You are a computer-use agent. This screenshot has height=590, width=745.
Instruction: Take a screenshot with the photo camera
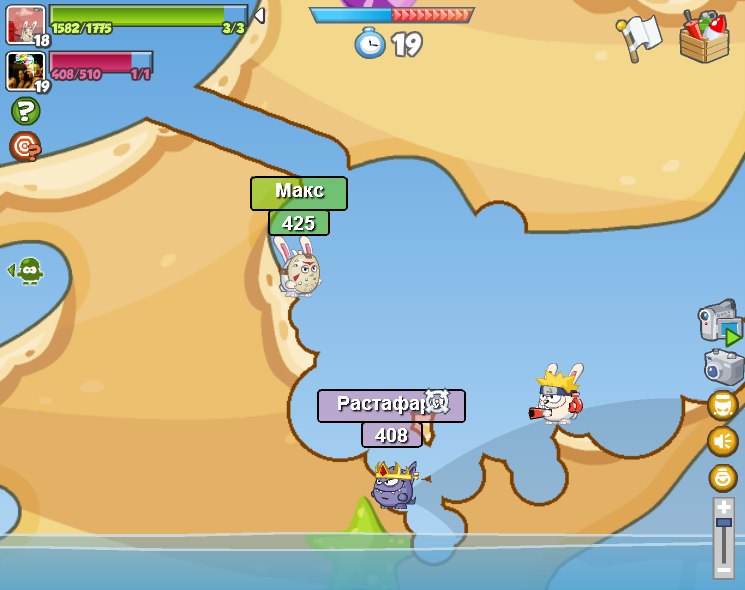(723, 366)
